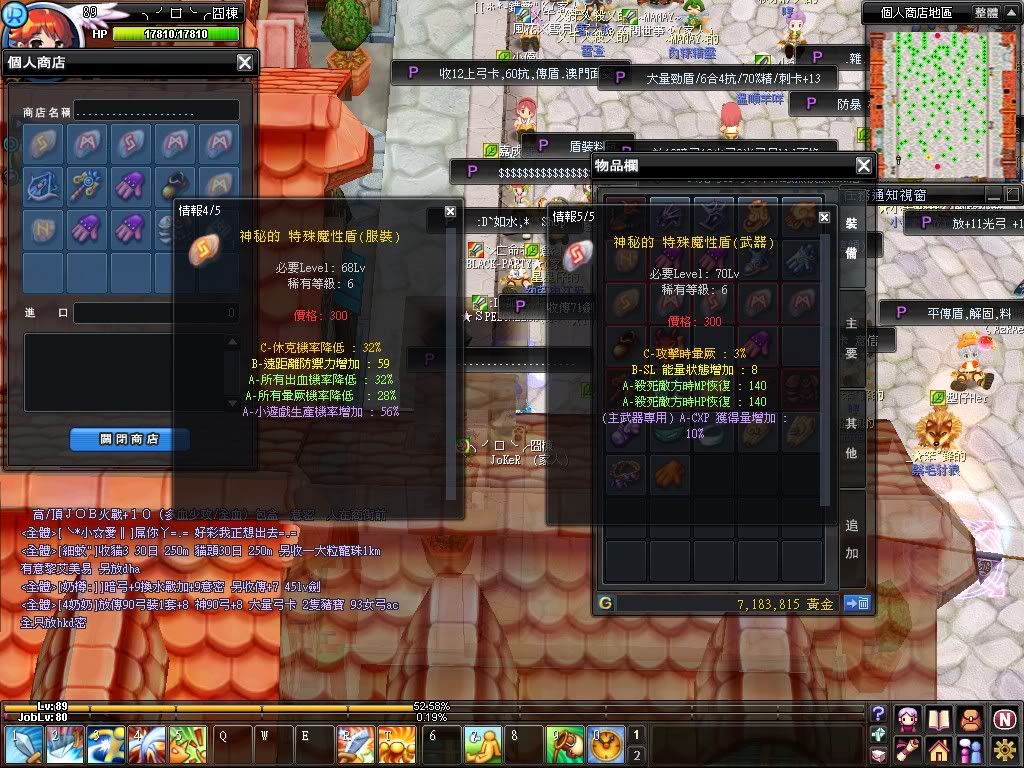Screen dimensions: 1024x768
Task: Close the 情報4/5 item tooltip
Action: click(x=450, y=212)
